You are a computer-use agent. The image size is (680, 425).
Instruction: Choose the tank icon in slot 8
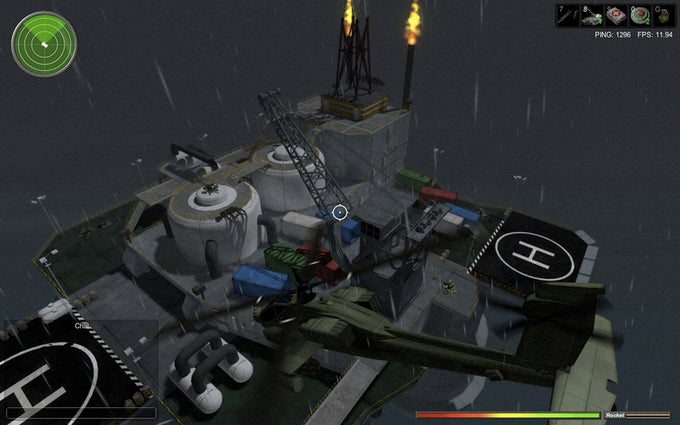tap(591, 15)
